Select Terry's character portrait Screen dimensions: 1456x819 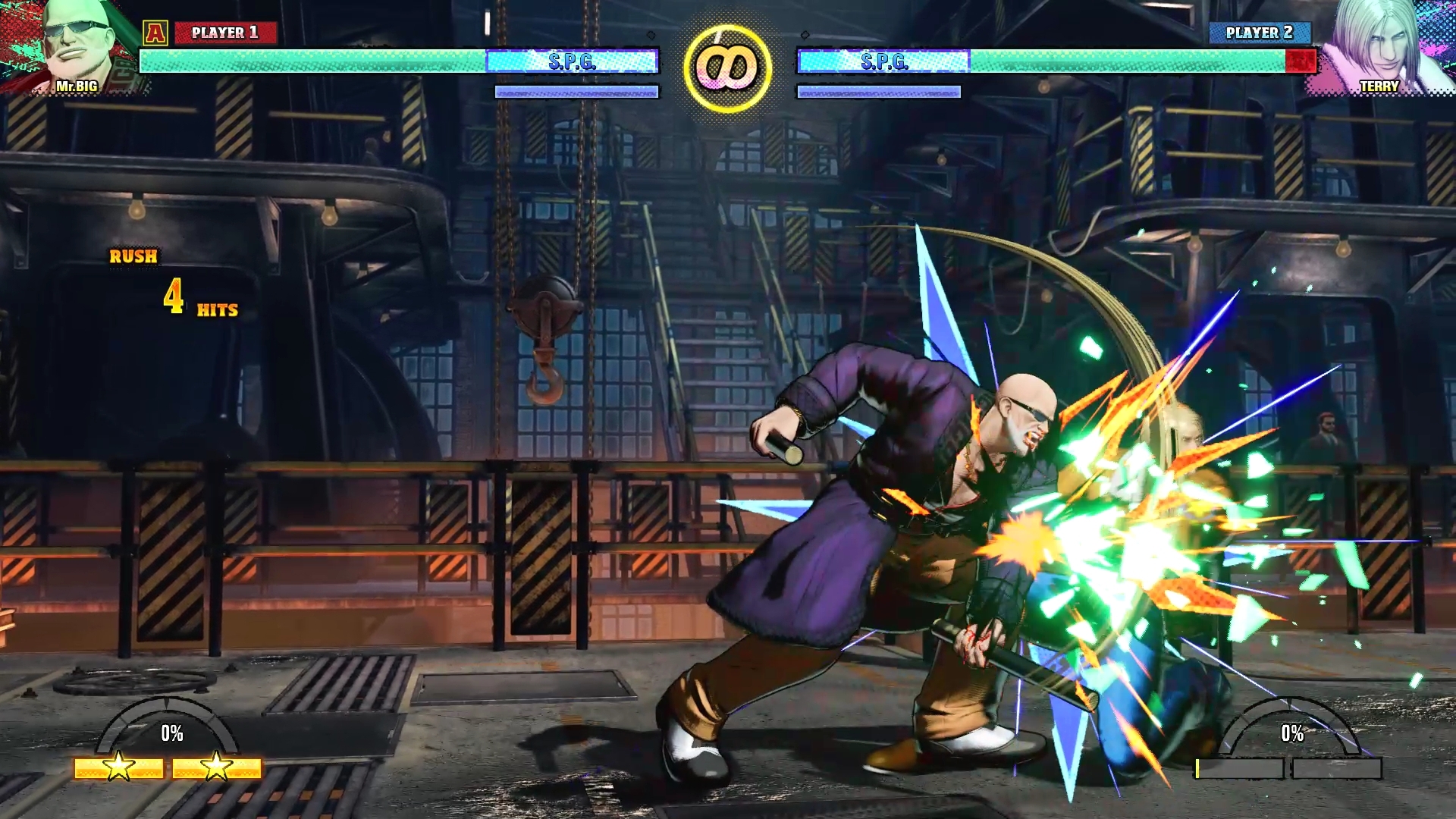pos(1382,47)
